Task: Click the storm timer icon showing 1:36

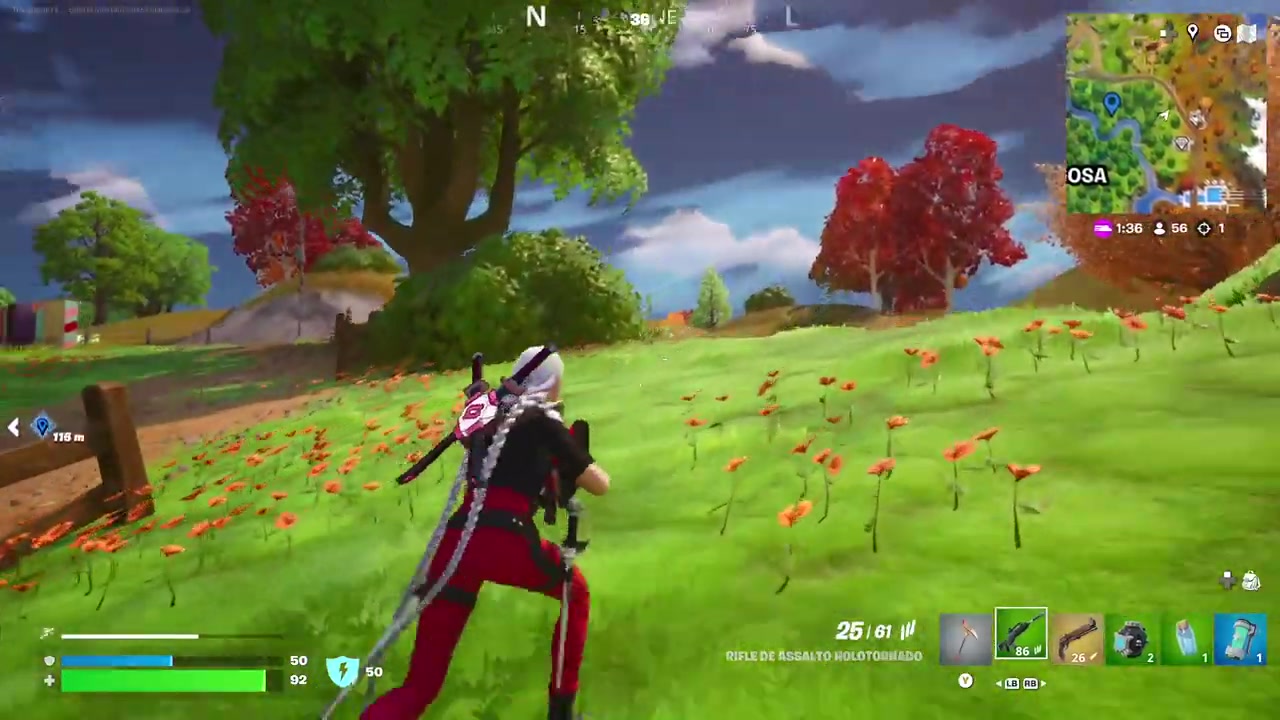Action: 1102,228
